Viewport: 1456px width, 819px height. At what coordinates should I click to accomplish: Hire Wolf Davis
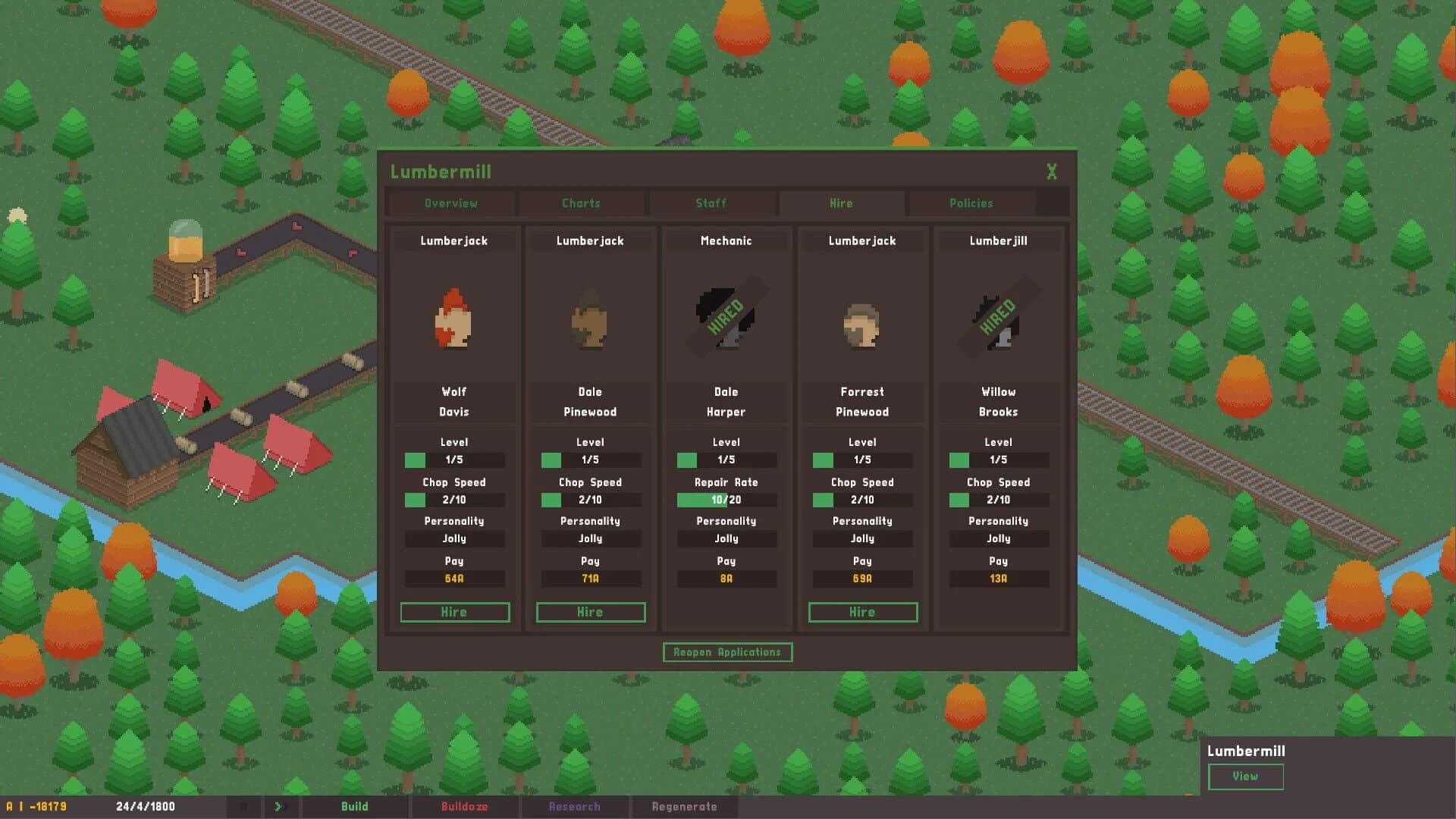pos(454,612)
